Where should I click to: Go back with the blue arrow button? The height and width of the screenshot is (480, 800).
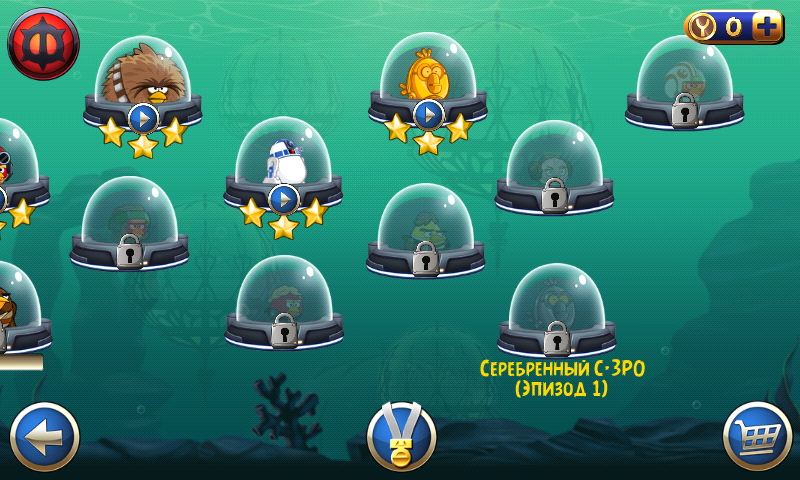click(45, 436)
